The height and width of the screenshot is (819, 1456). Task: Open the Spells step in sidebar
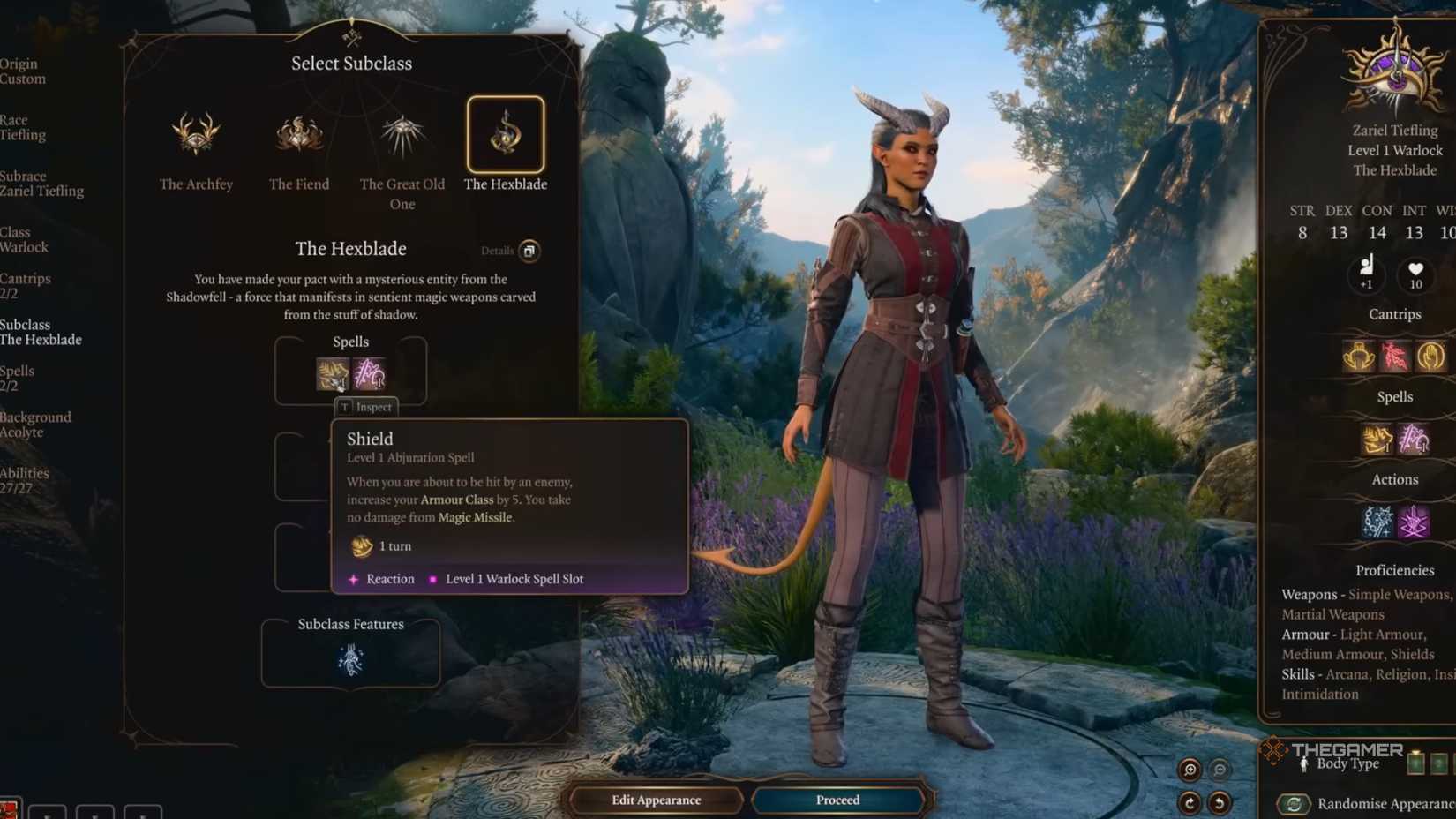(18, 378)
